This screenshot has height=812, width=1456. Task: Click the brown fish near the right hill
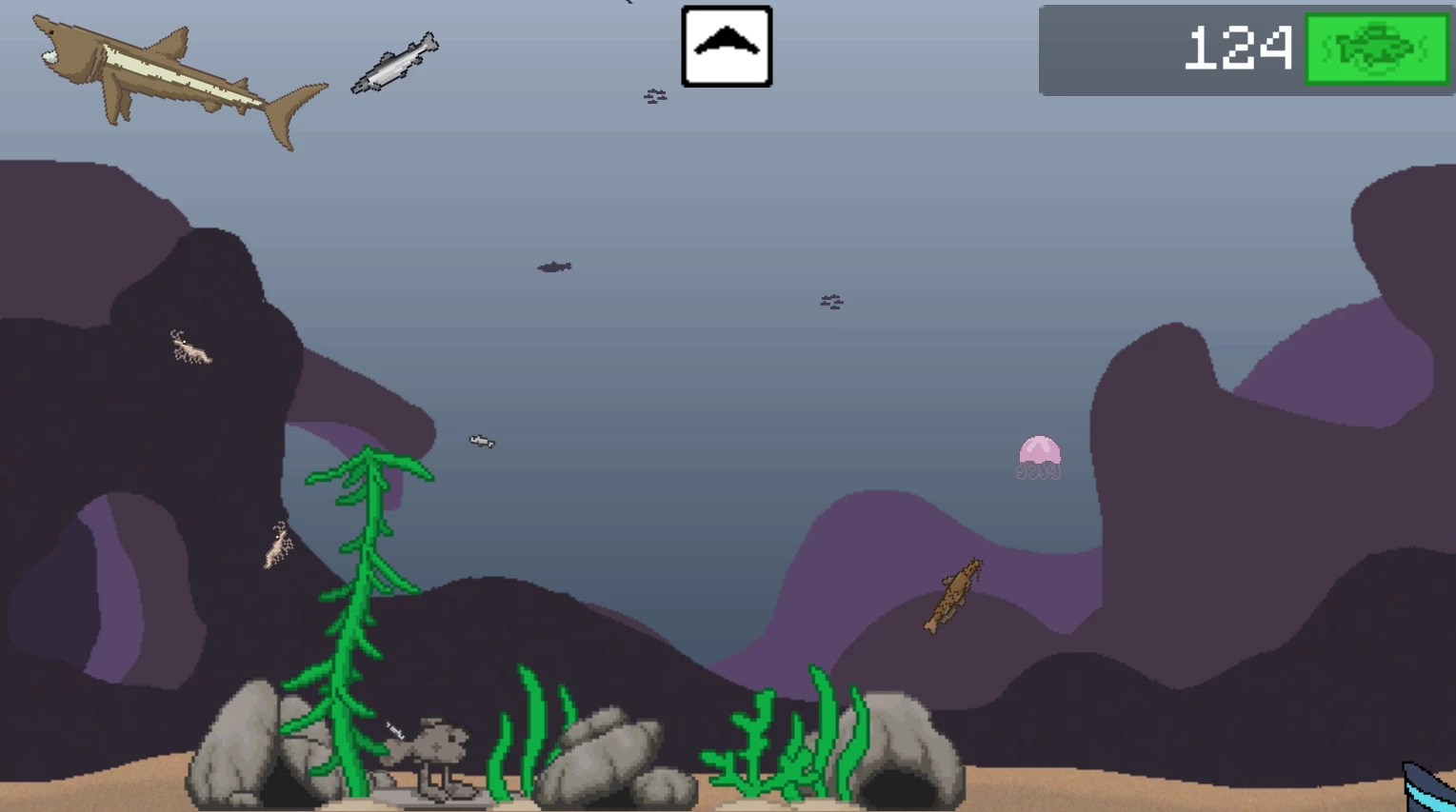955,597
